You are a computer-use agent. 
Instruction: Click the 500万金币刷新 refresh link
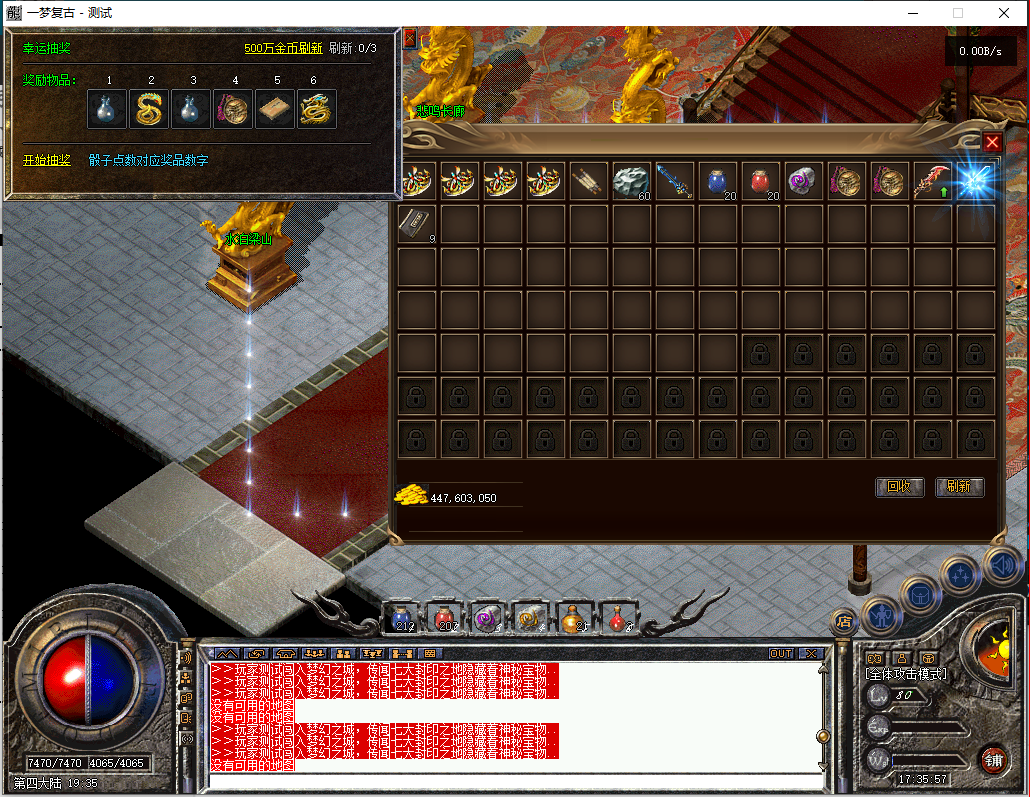pos(283,48)
